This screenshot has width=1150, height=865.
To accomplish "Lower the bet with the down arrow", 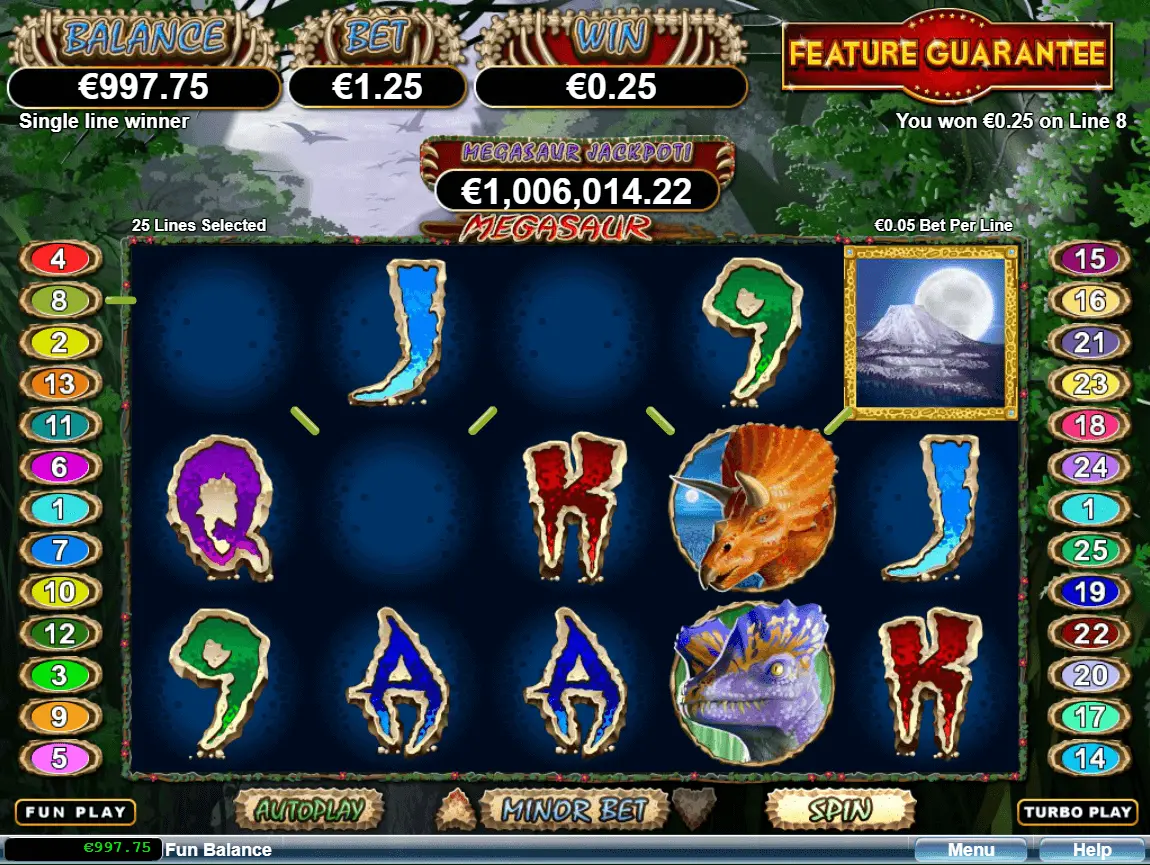I will click(694, 806).
